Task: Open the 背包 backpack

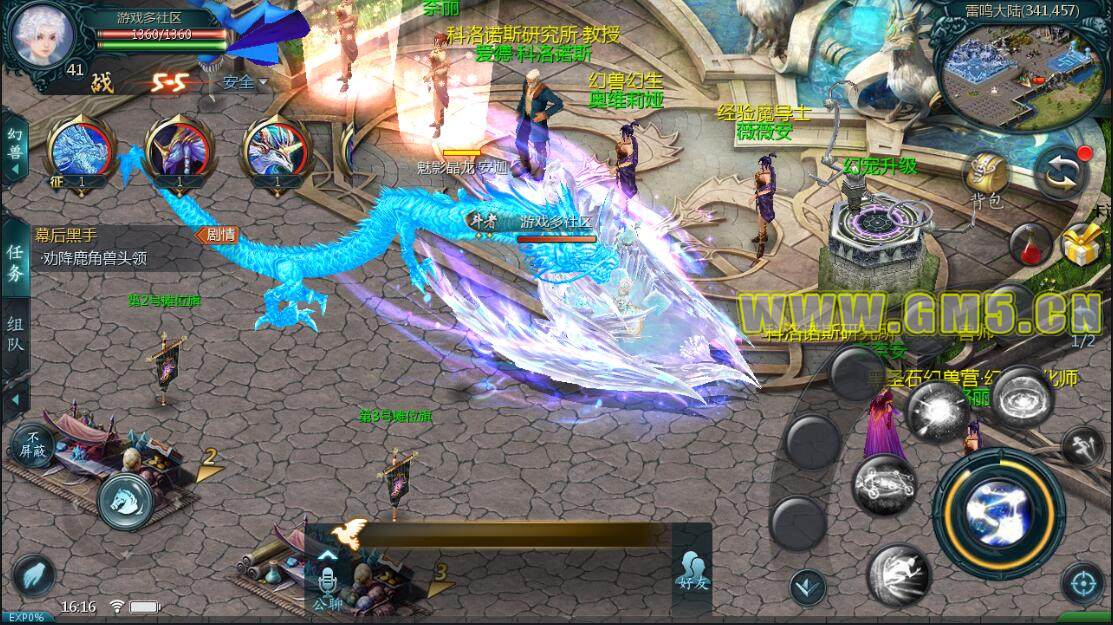Action: click(x=986, y=178)
